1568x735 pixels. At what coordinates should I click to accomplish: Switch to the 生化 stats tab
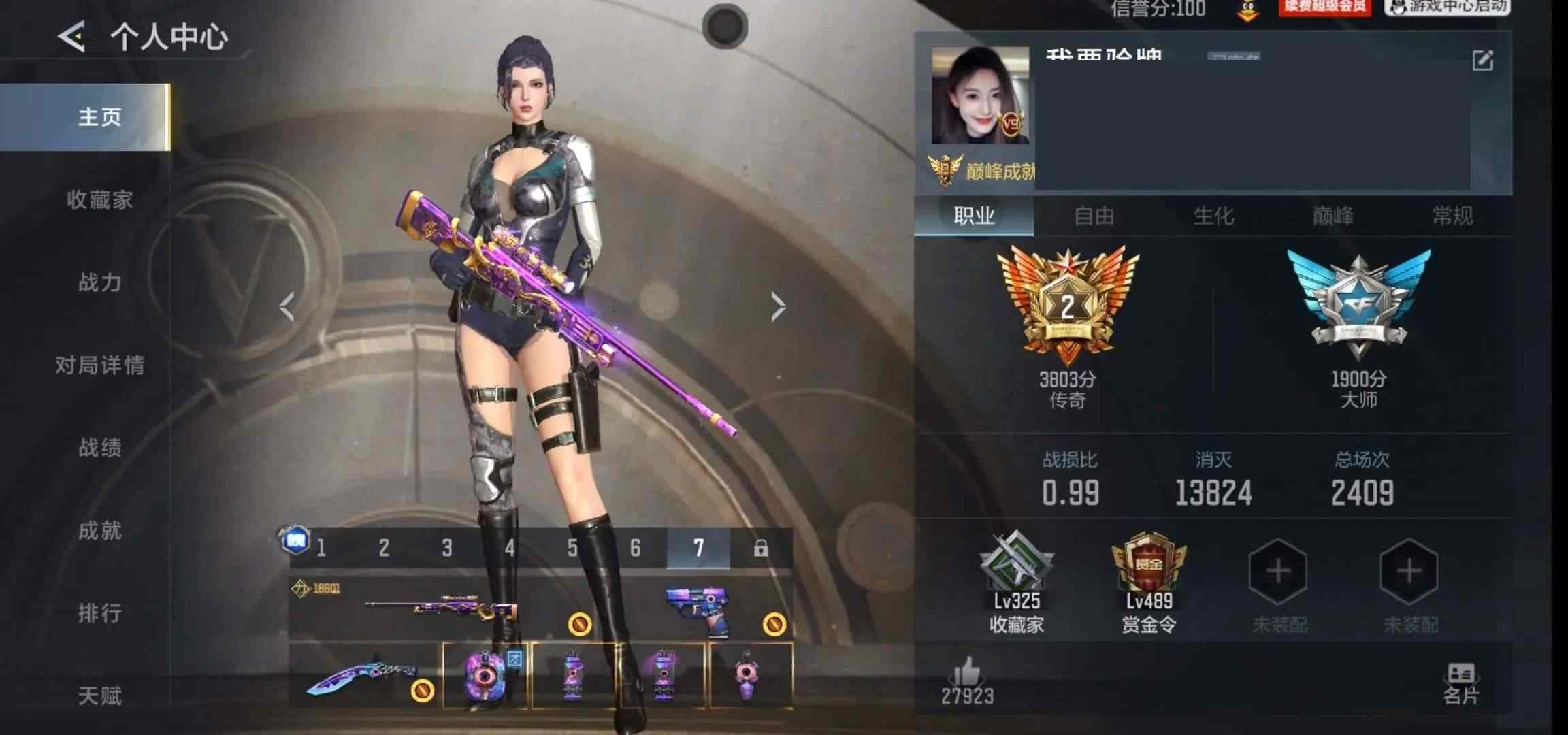tap(1213, 216)
